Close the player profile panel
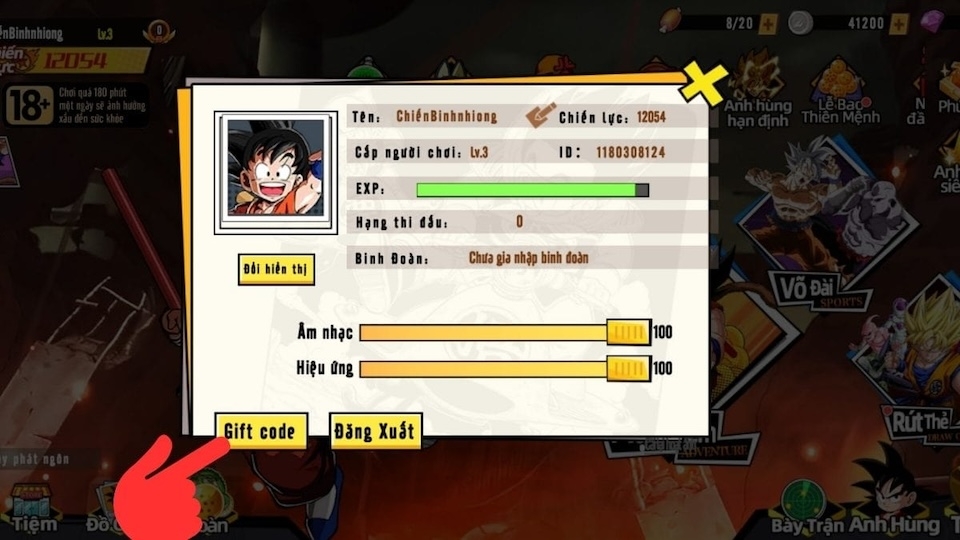This screenshot has width=960, height=540. [703, 85]
